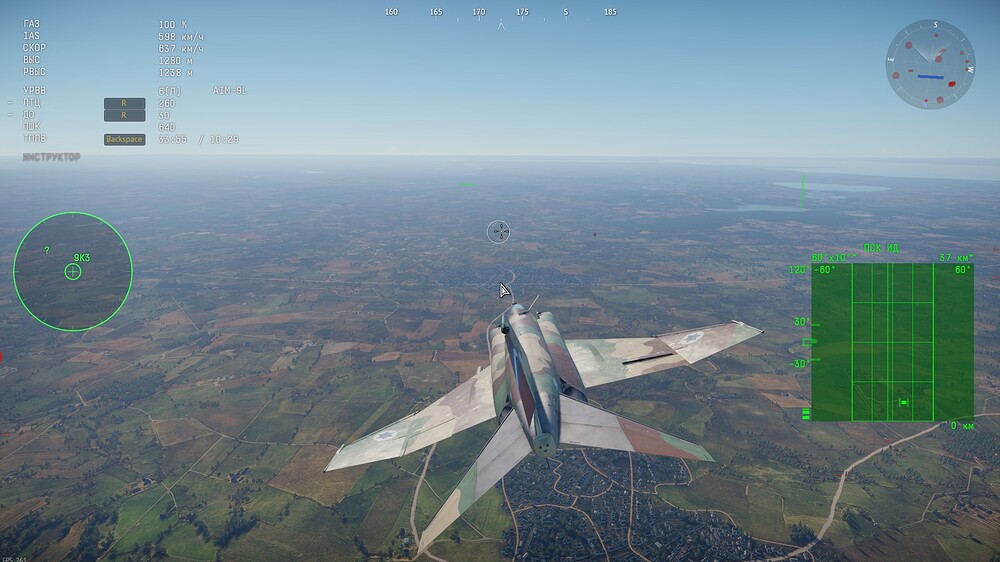Click the circular minimap

click(930, 64)
